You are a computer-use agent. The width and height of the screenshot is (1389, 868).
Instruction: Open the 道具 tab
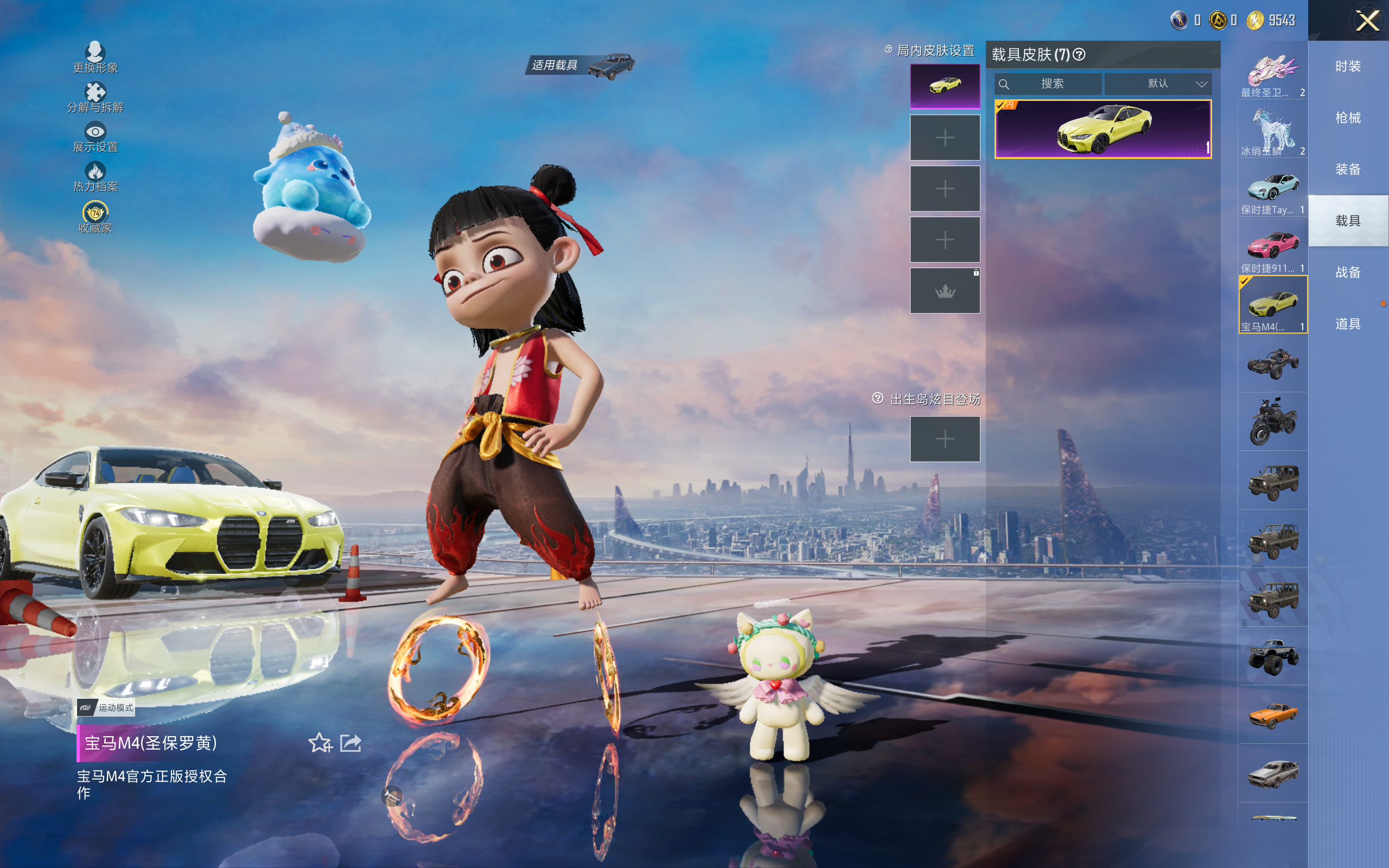tap(1348, 324)
